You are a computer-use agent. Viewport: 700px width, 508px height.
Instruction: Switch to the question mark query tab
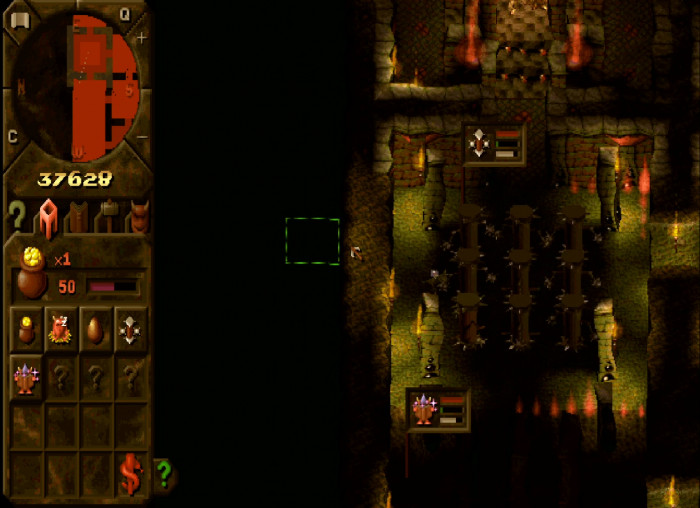[x=15, y=215]
